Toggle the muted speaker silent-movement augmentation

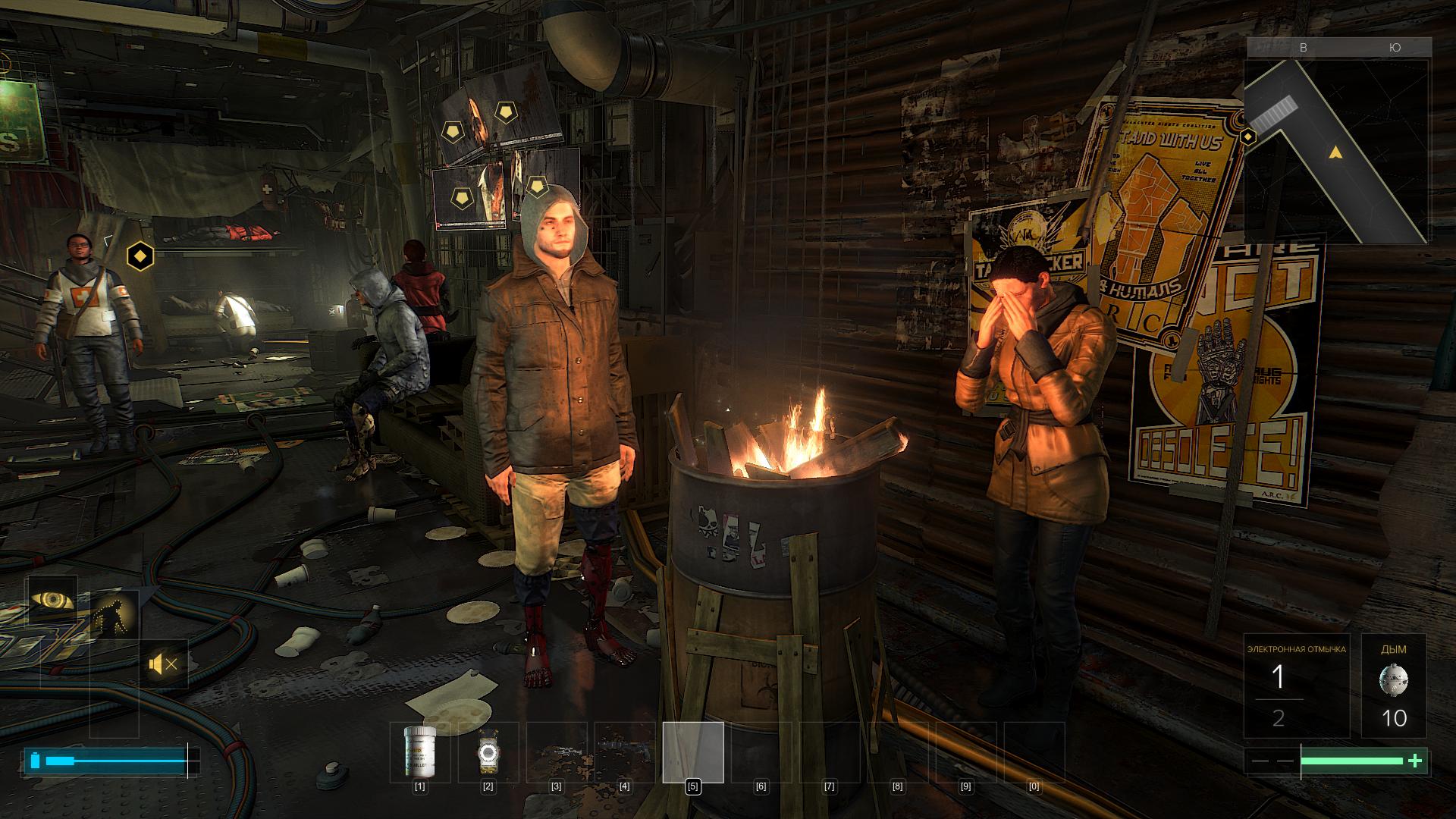[x=164, y=665]
